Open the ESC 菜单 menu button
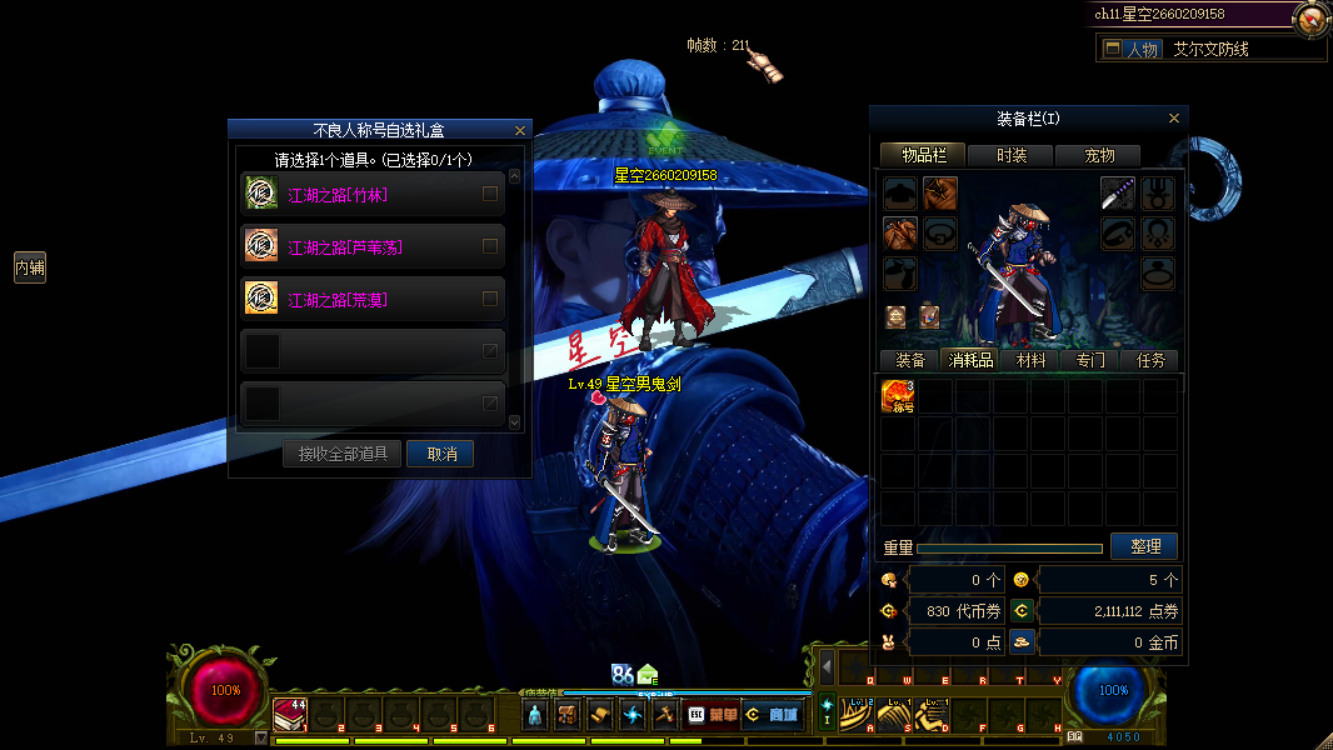Viewport: 1333px width, 750px height. pos(712,715)
